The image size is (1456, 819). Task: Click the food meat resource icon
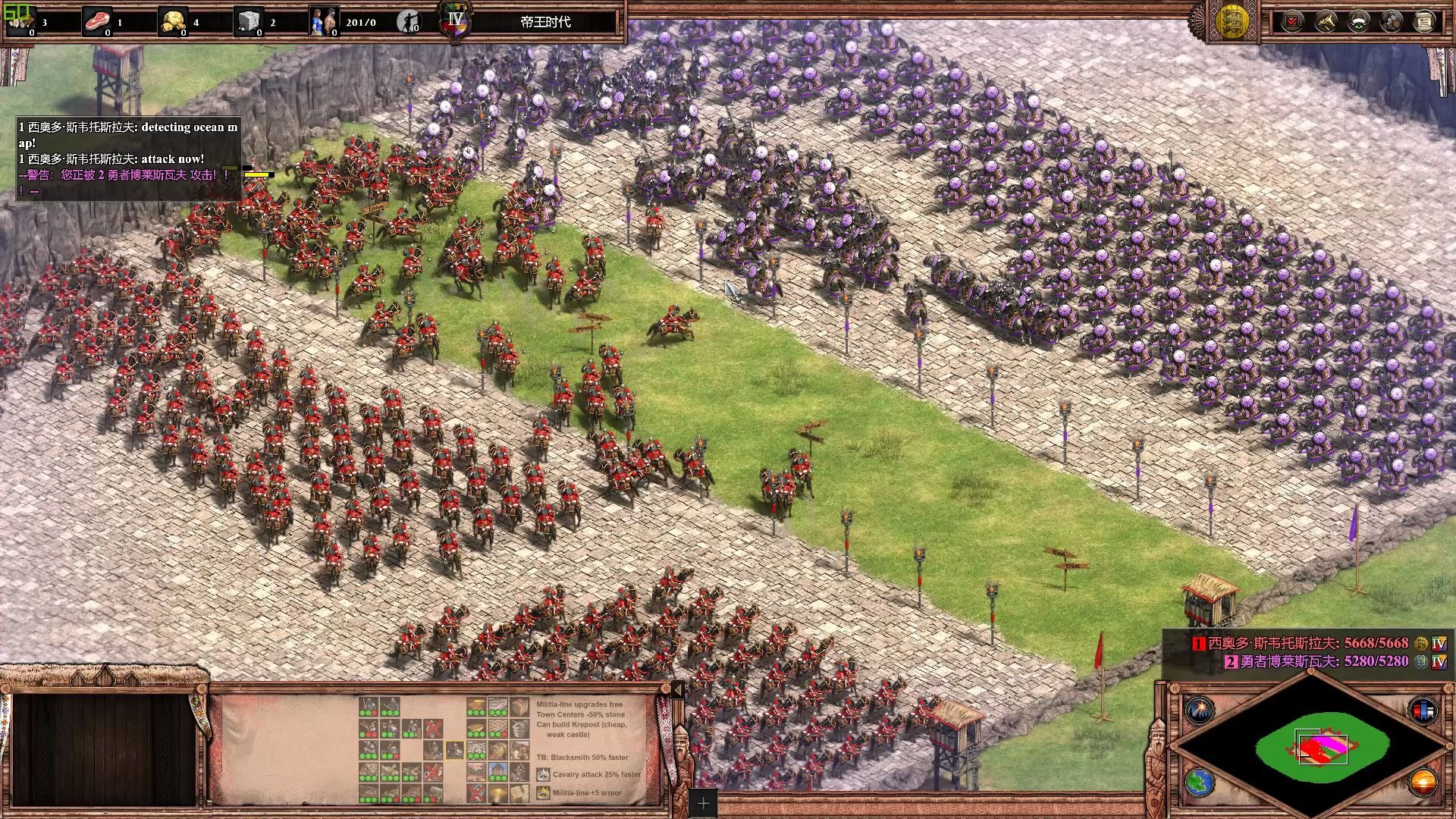pos(97,21)
